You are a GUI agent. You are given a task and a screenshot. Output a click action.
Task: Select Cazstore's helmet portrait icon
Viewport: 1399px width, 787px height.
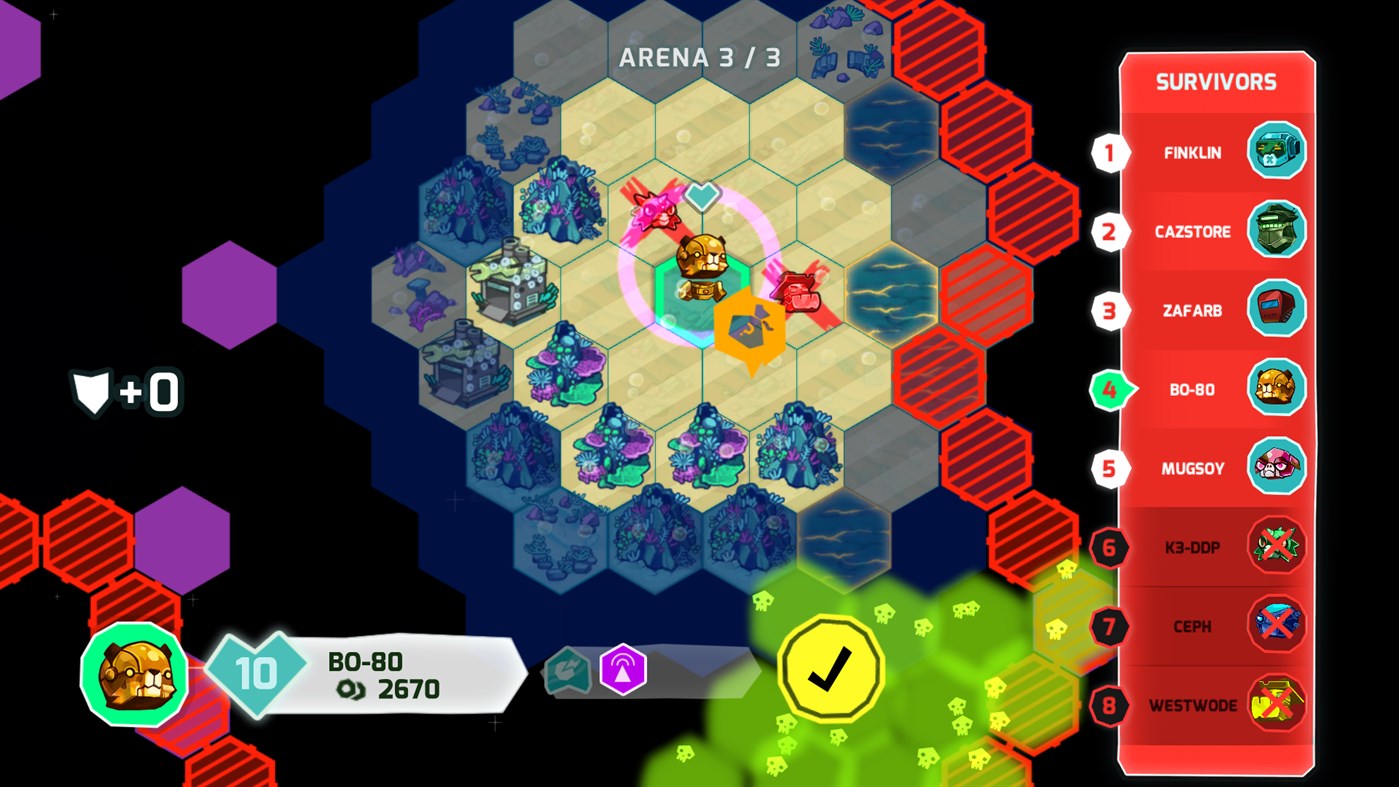point(1277,231)
